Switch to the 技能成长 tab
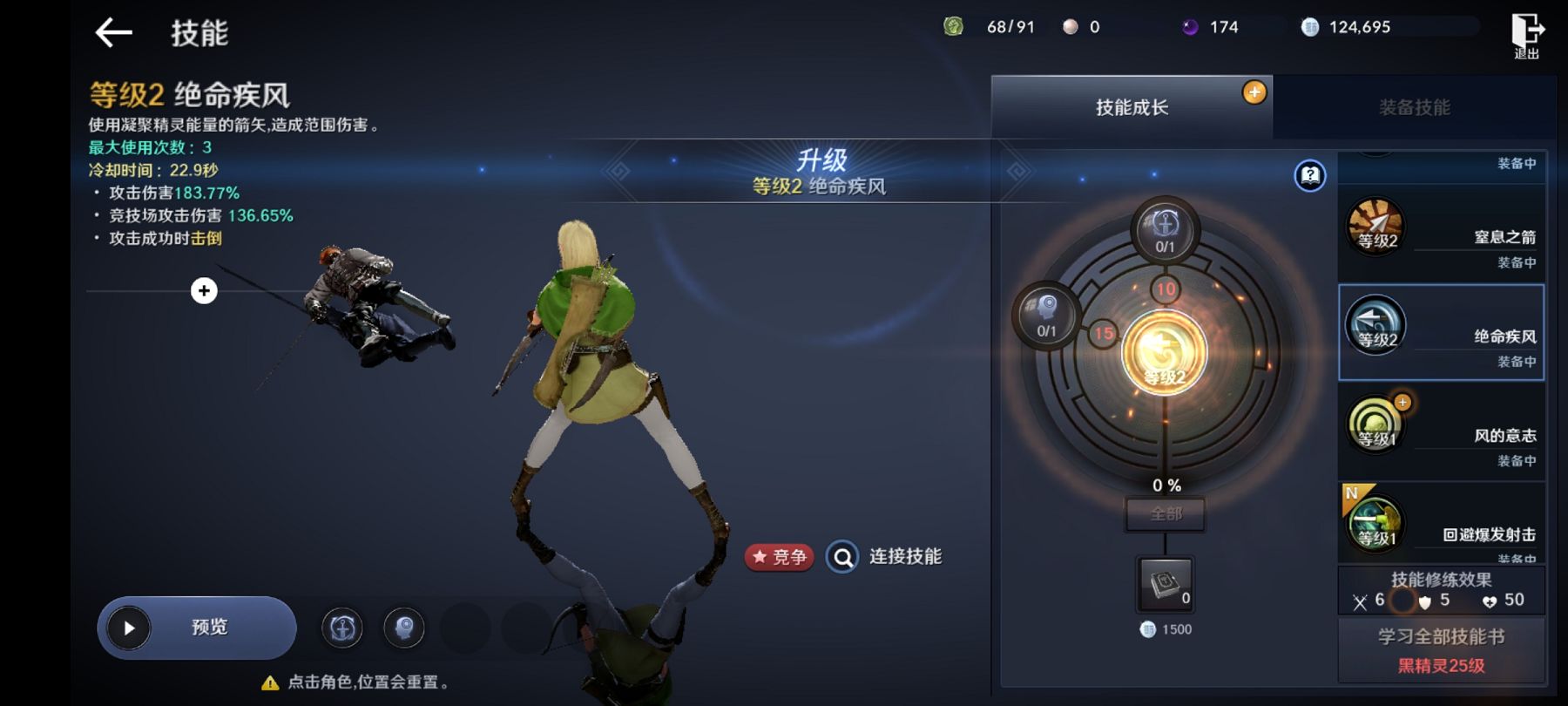Viewport: 1568px width, 706px height. [1131, 107]
